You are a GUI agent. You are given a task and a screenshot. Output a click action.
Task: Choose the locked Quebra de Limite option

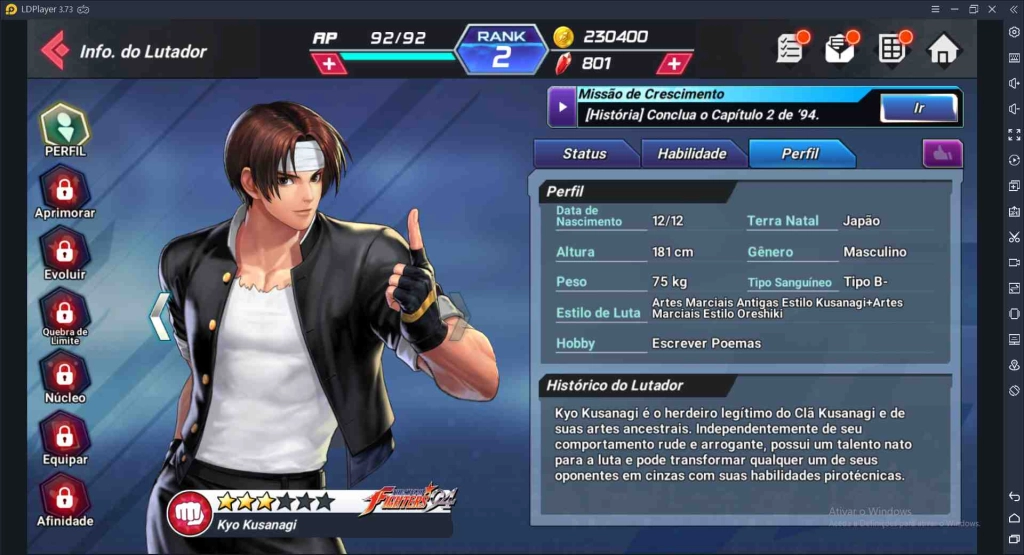coord(65,314)
